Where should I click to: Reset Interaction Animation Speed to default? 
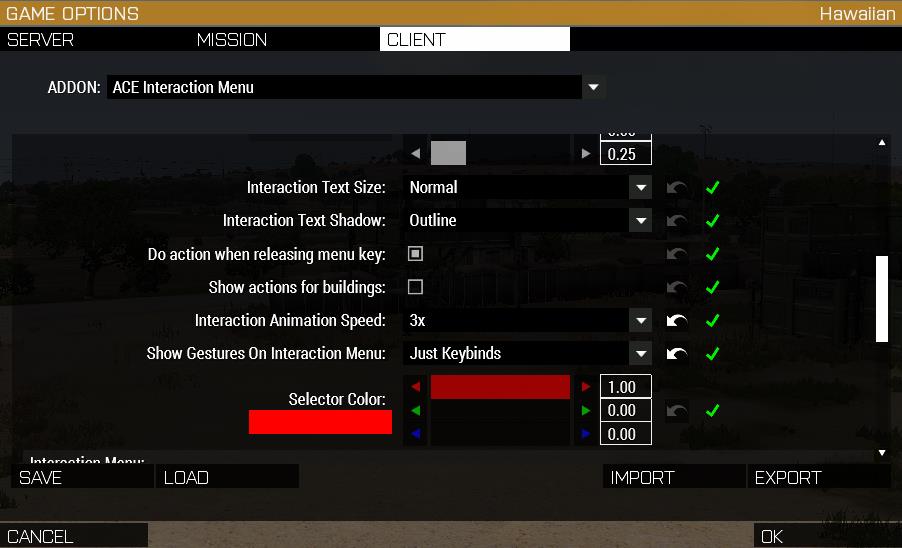(677, 321)
